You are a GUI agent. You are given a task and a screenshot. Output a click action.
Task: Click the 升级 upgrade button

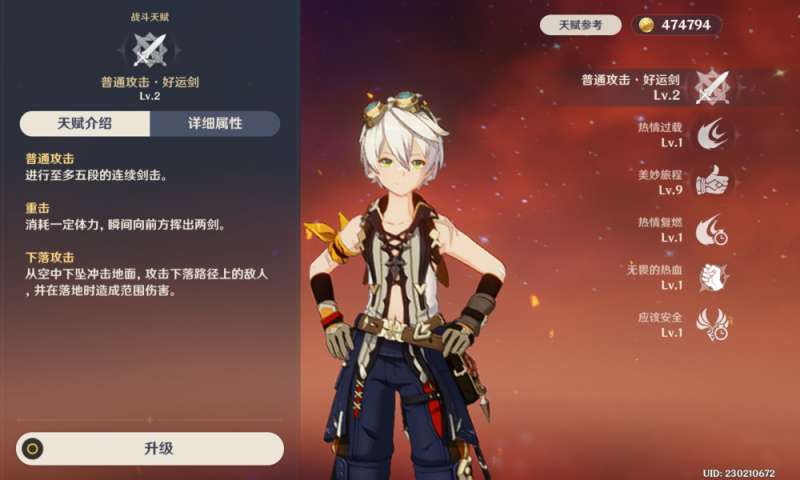pos(150,448)
